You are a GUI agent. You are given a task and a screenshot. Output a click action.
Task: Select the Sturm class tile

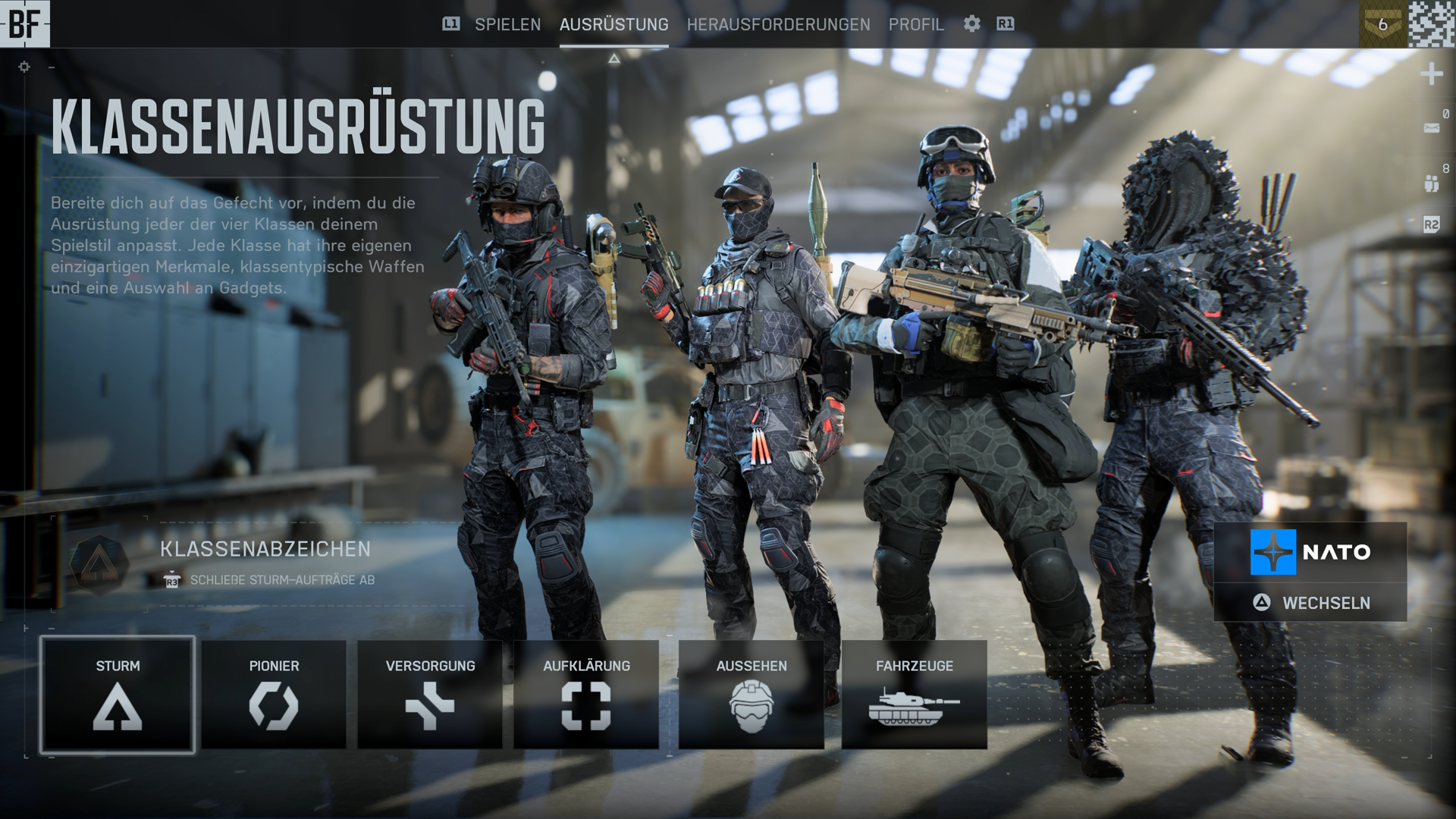[118, 695]
